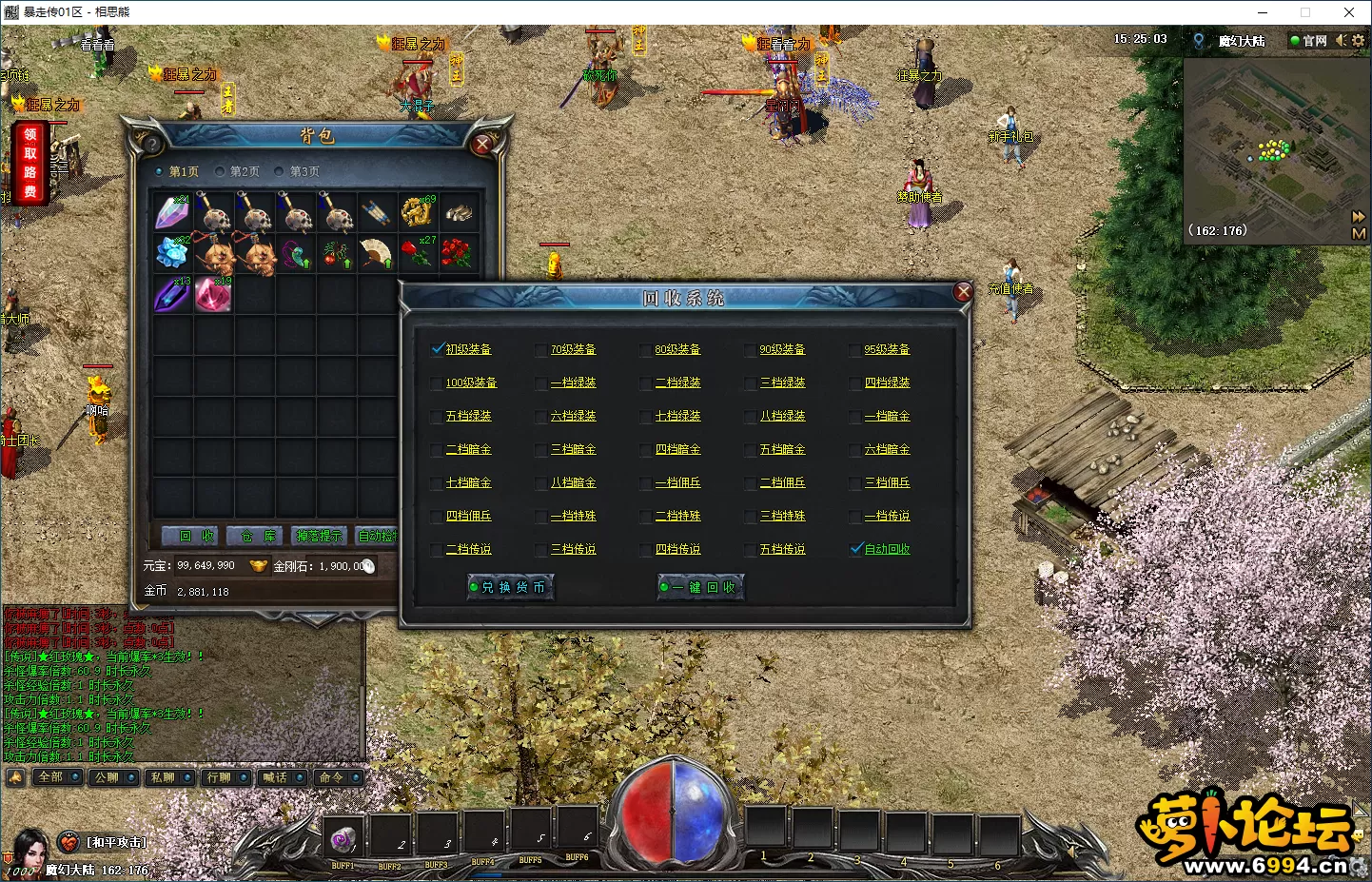
Task: Switch chat to the 公聊 channel
Action: [x=107, y=777]
